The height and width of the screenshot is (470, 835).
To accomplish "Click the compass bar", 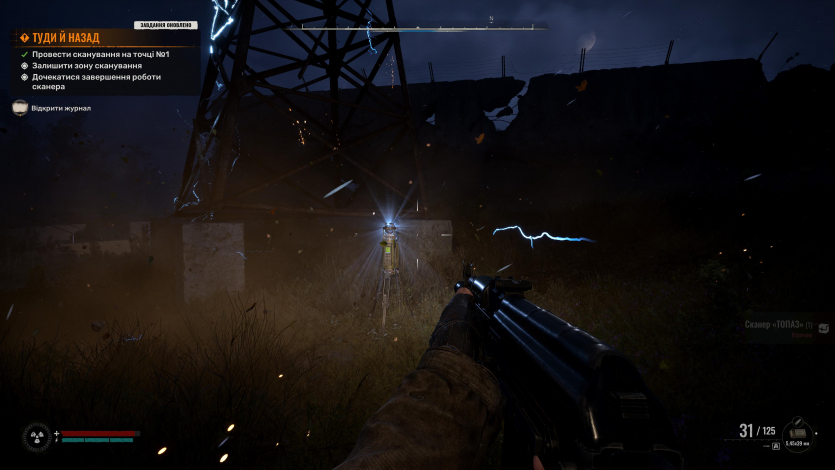I will [492, 27].
